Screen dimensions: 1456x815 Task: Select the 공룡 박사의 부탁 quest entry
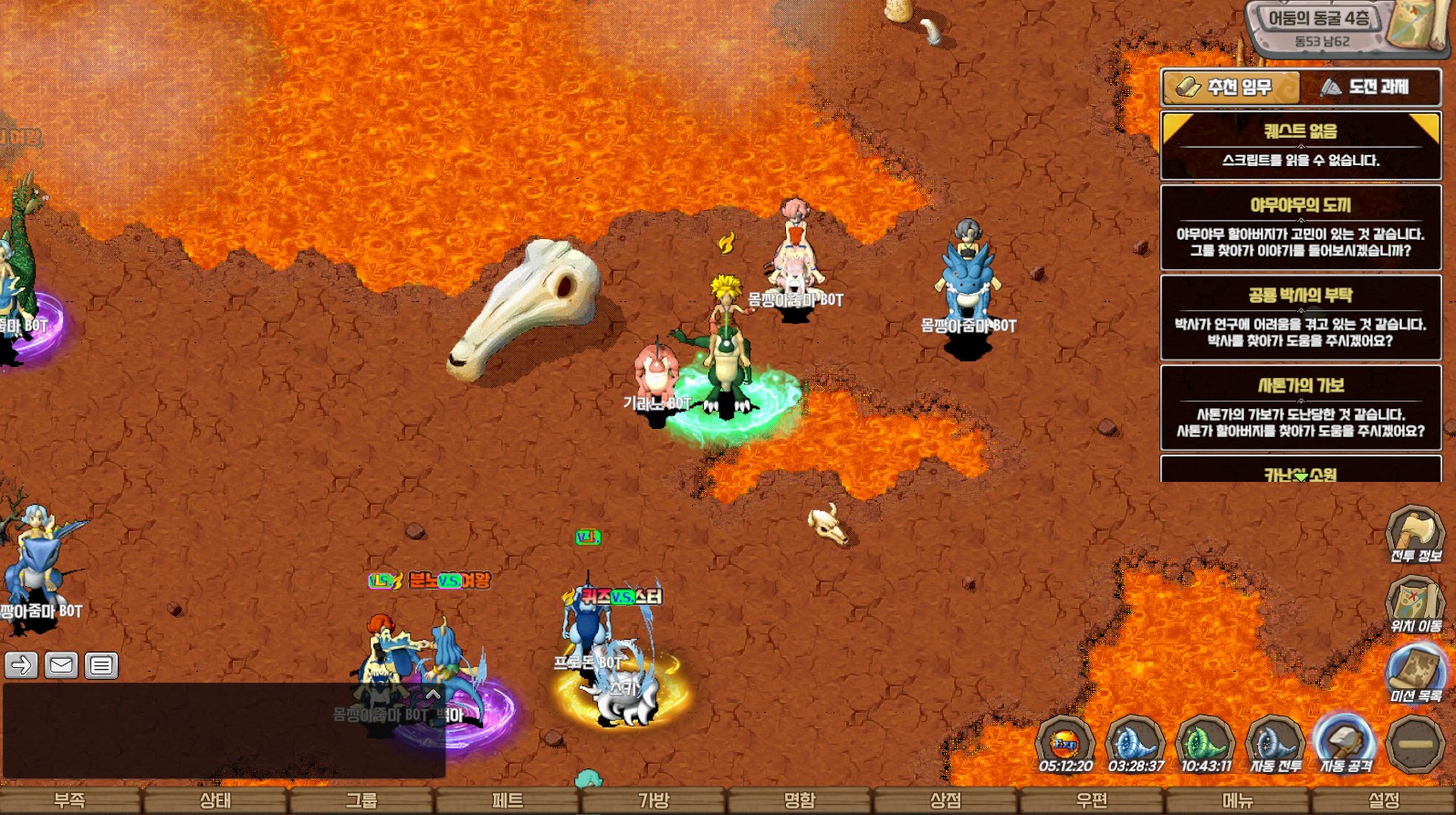tap(1300, 318)
